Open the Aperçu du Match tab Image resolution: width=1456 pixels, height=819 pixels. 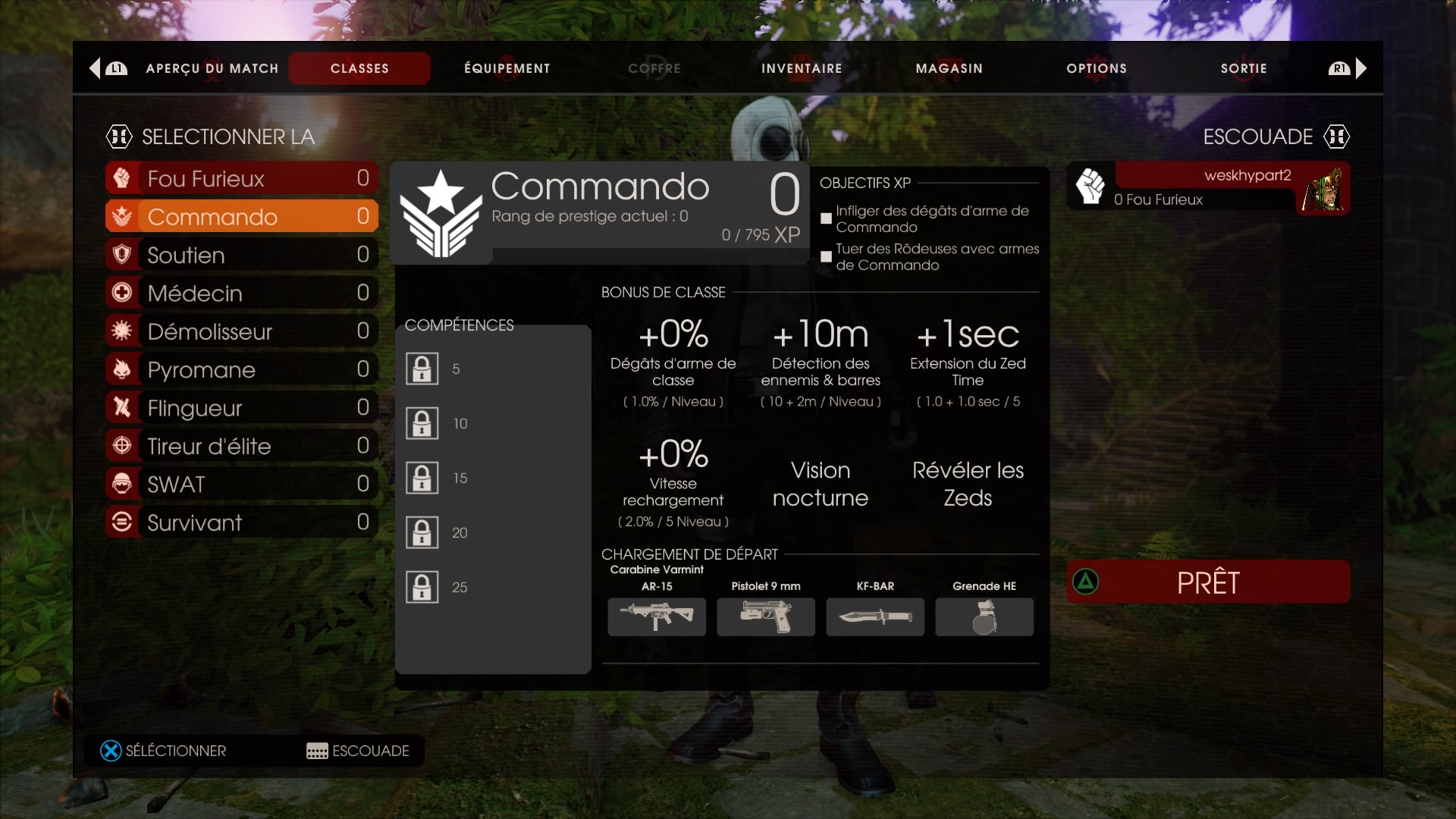[212, 68]
